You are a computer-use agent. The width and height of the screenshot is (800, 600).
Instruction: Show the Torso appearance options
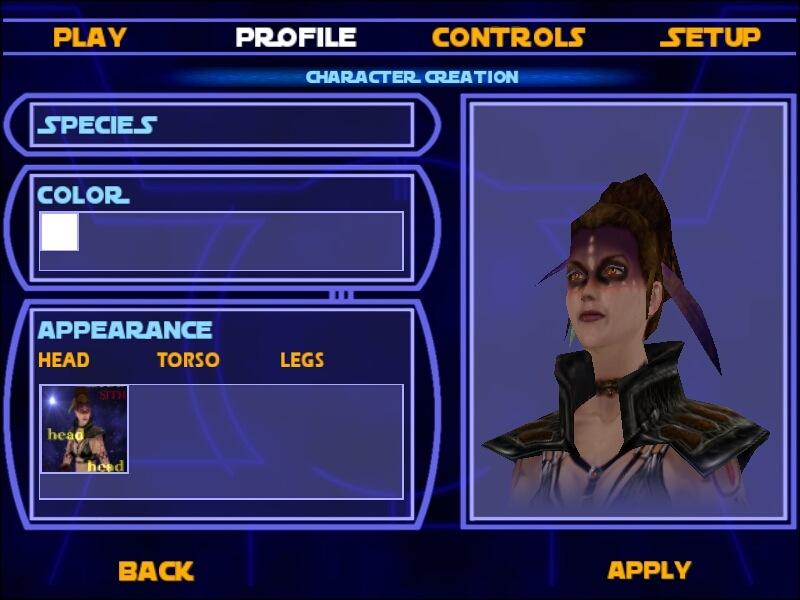[x=188, y=360]
